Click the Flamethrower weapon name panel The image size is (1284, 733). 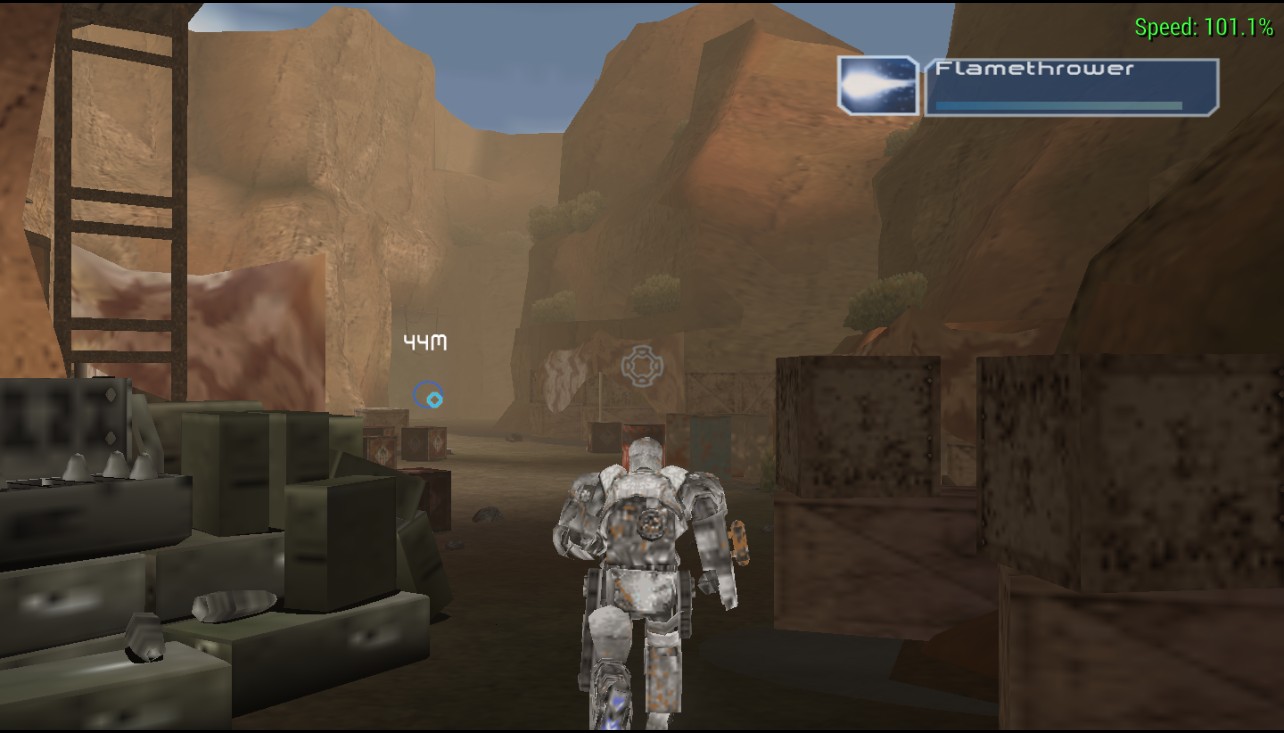point(1071,87)
